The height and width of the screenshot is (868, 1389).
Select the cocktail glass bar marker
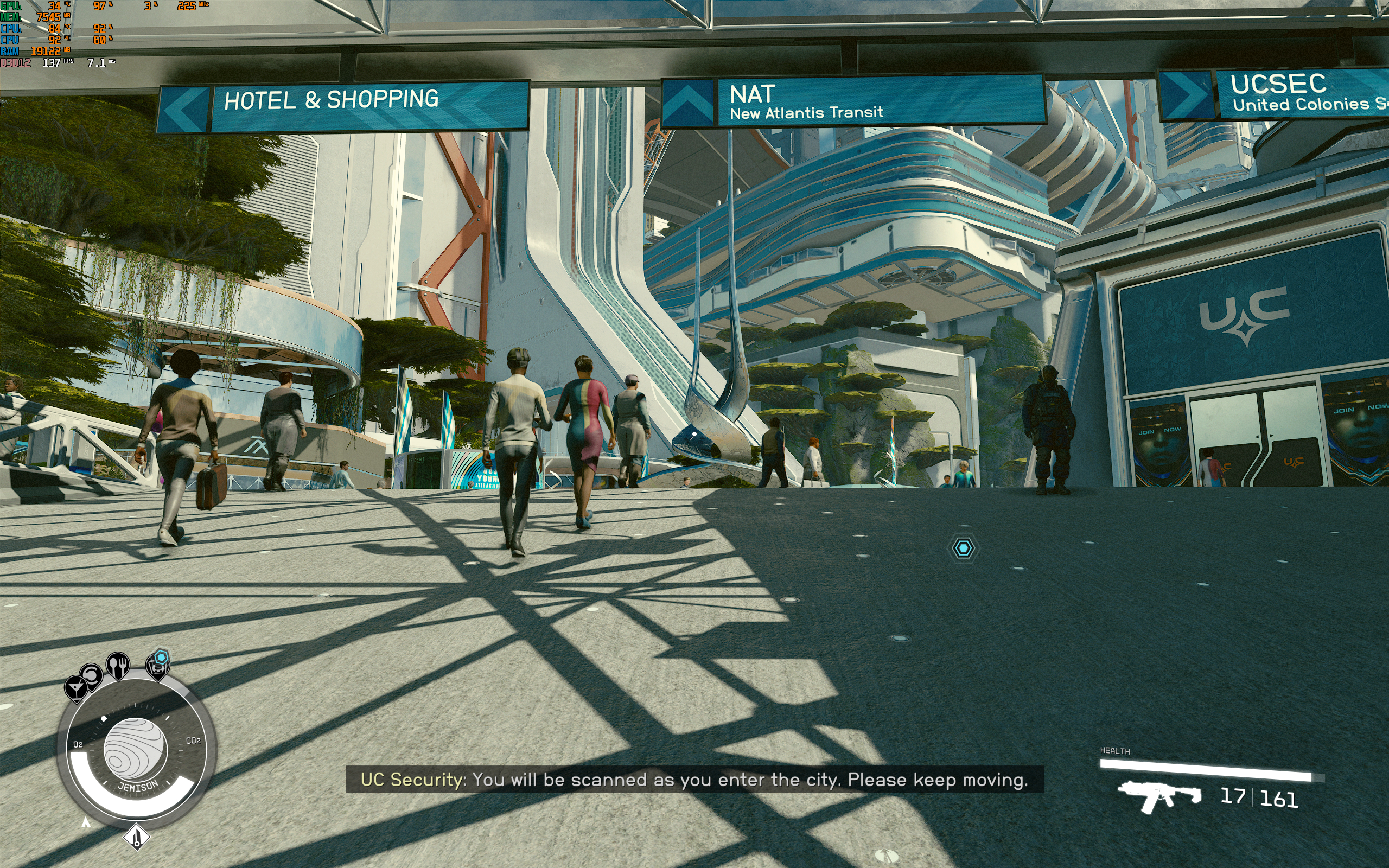pos(75,687)
